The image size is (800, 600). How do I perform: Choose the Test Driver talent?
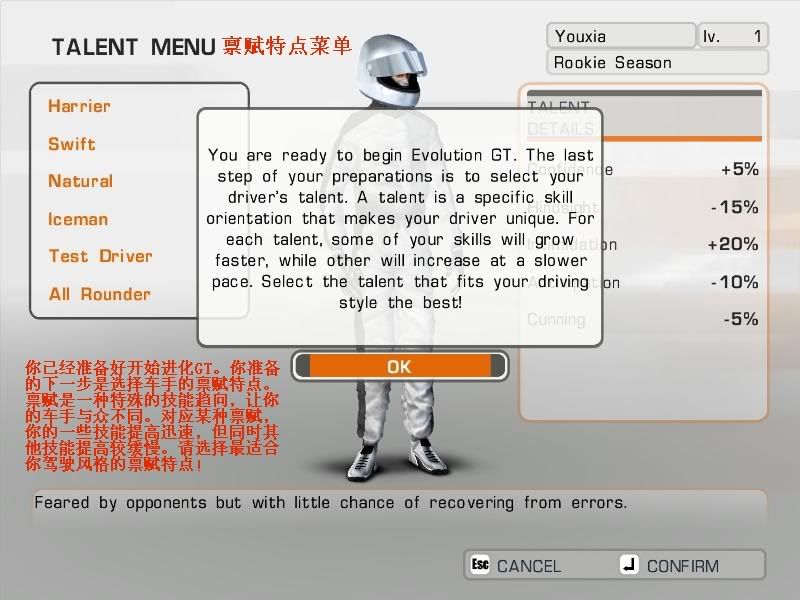pyautogui.click(x=100, y=256)
